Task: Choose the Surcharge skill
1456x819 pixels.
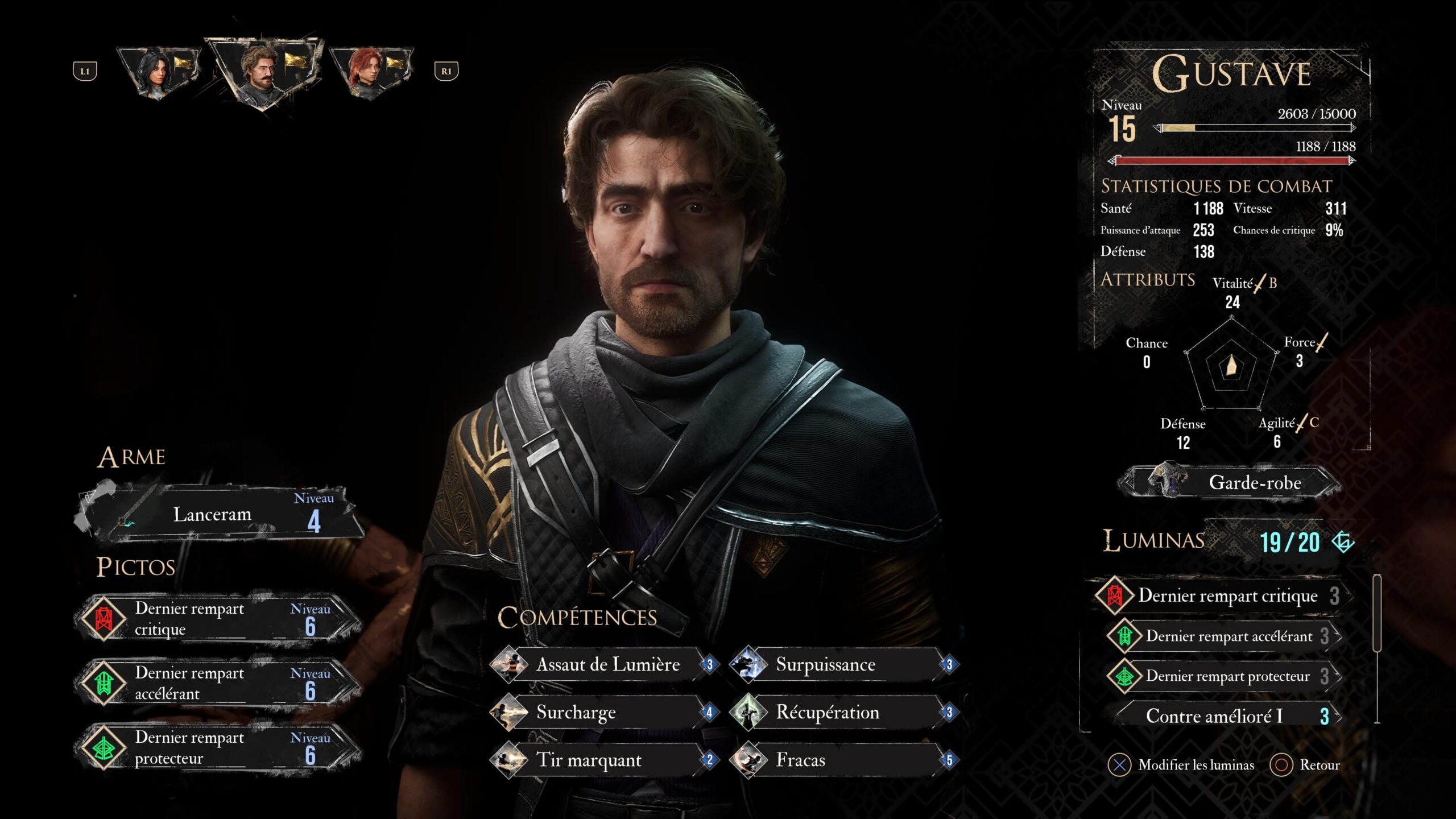Action: pos(603,712)
